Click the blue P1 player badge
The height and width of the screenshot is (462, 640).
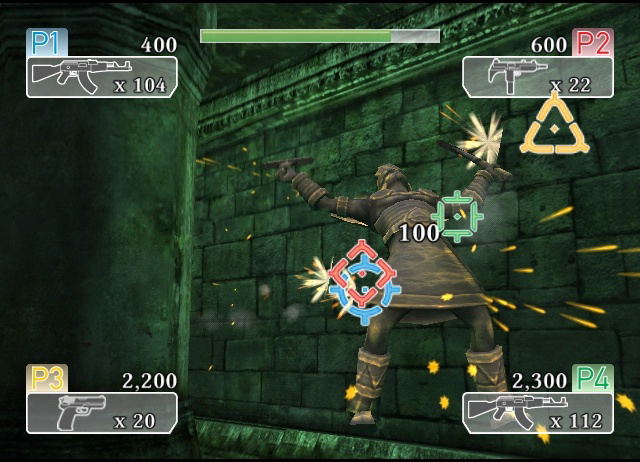(x=44, y=43)
